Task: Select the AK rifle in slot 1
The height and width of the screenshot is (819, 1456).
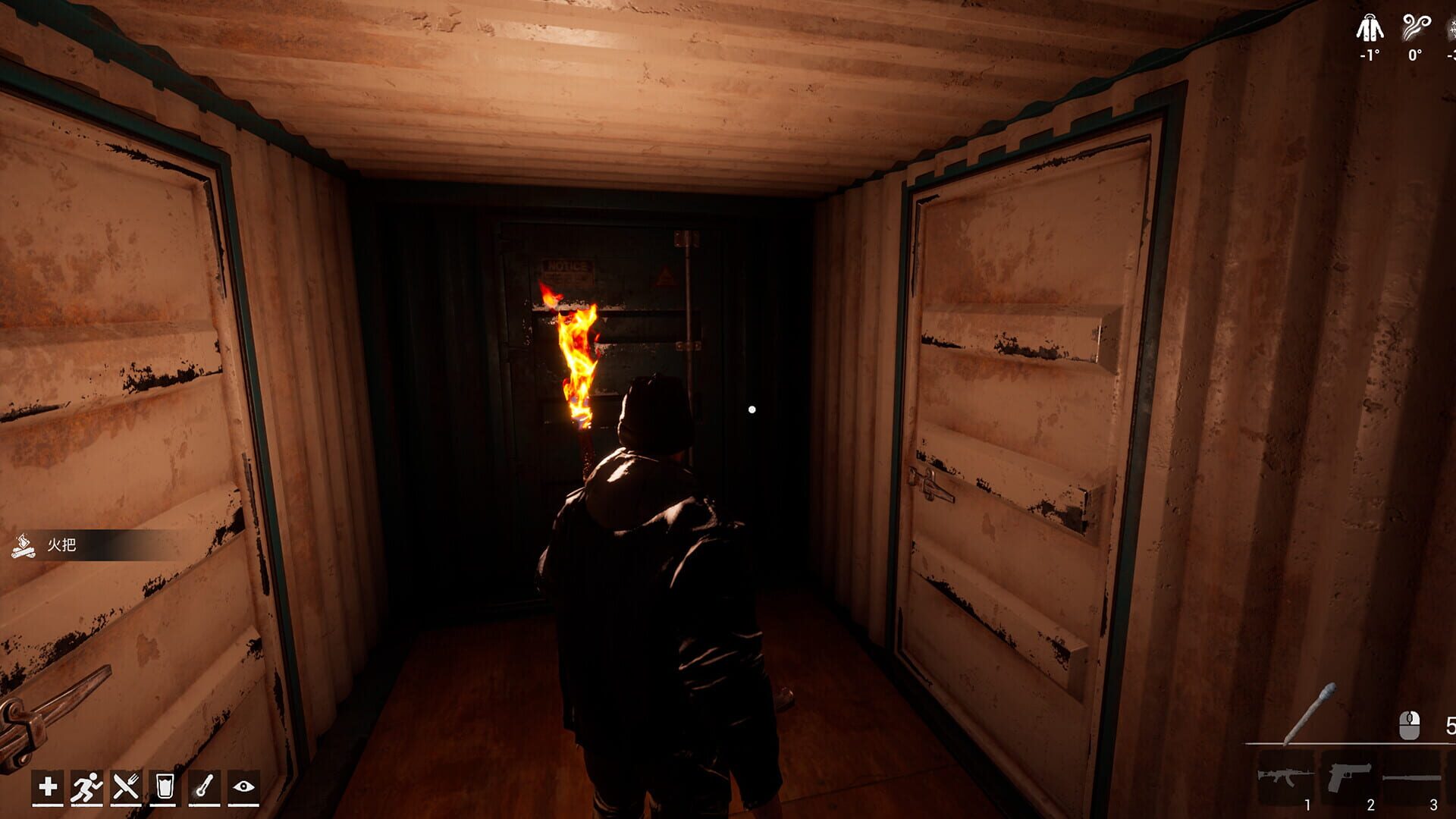Action: point(1286,777)
